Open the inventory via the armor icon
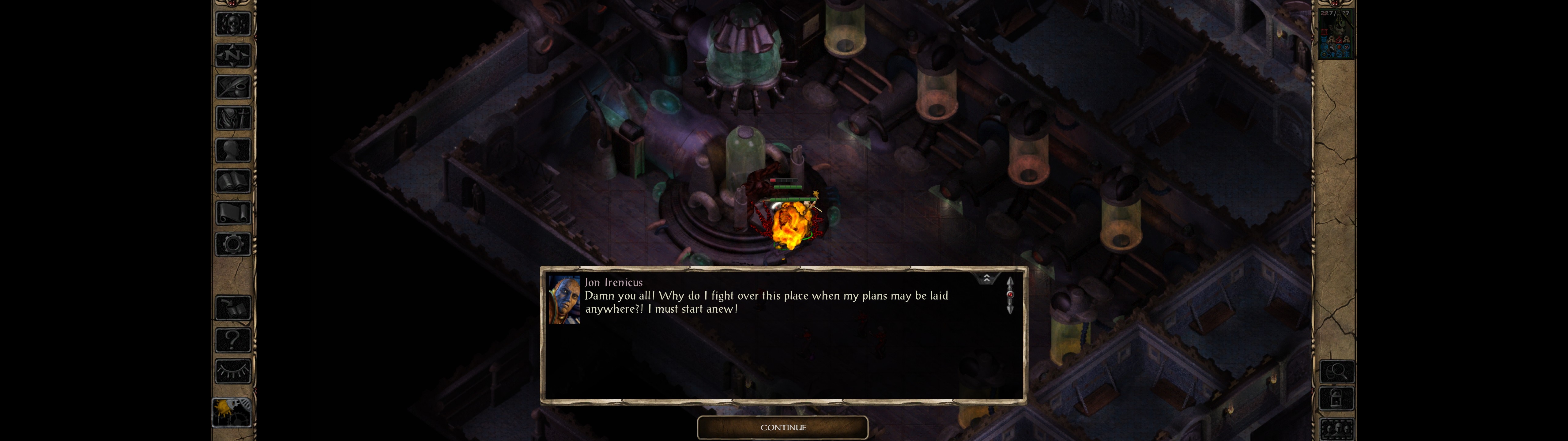 233,118
